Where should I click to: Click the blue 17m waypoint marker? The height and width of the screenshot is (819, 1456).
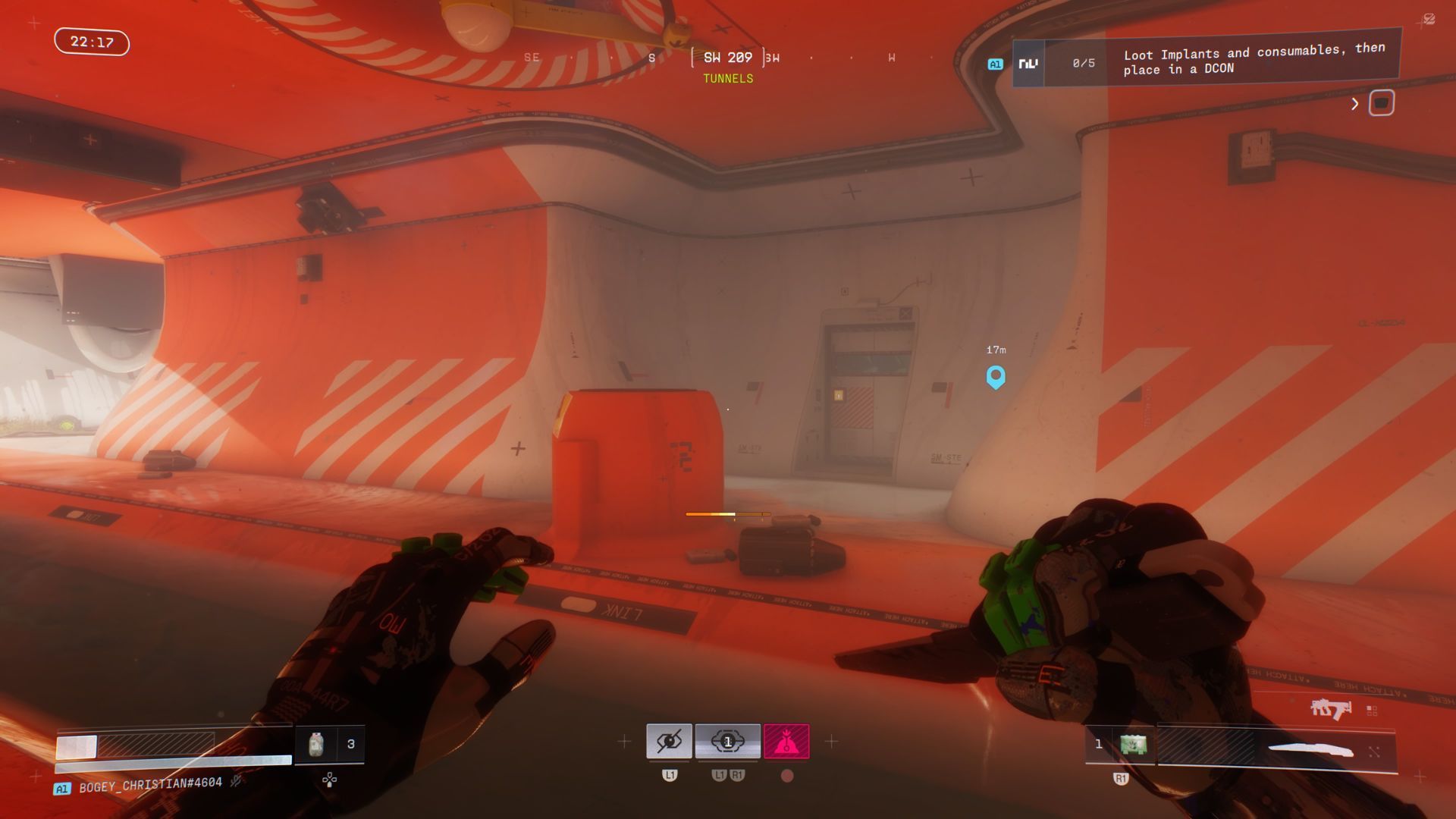(996, 377)
